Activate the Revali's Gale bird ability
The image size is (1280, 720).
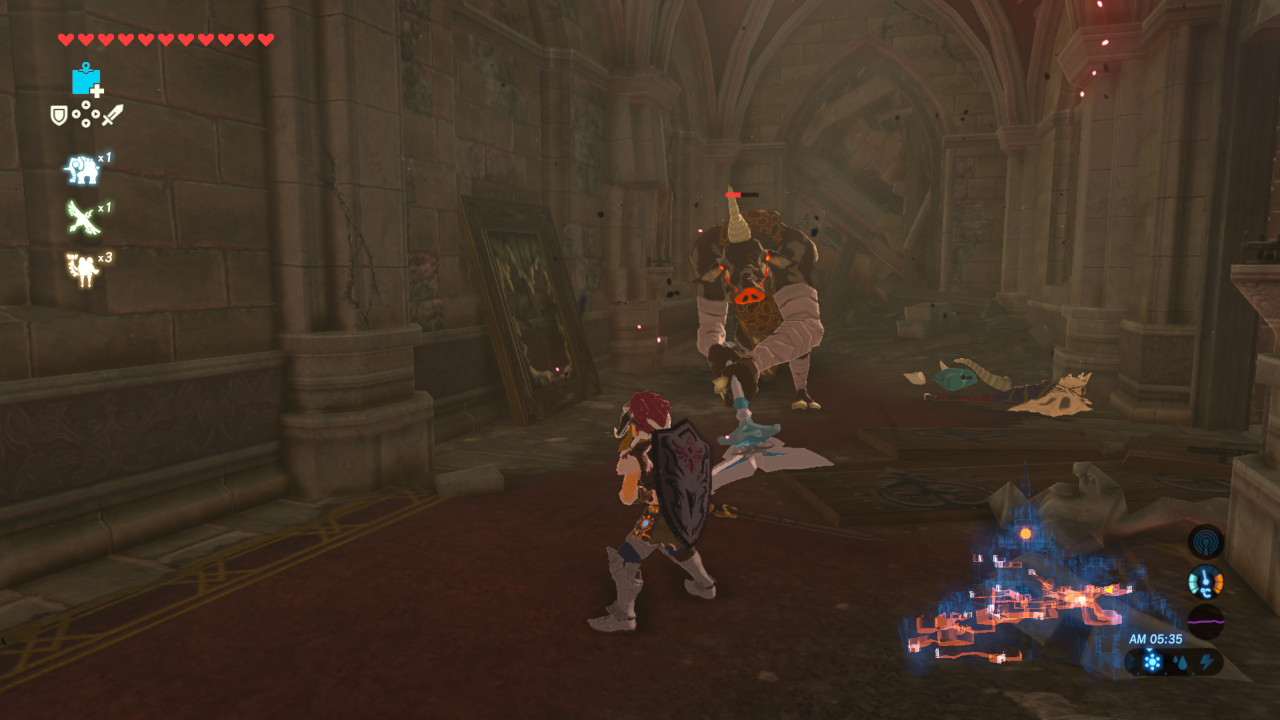pyautogui.click(x=83, y=218)
